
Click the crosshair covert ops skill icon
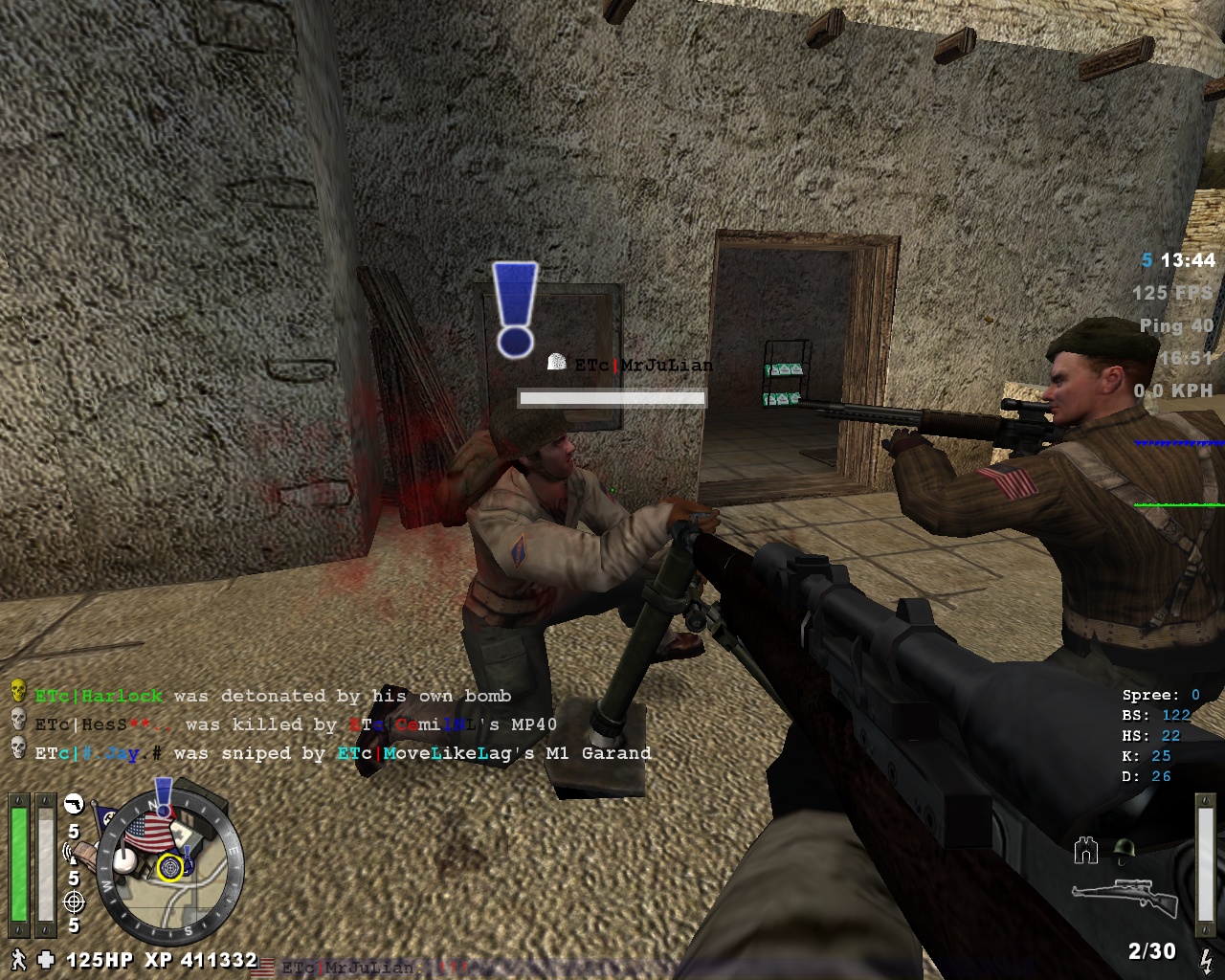(74, 902)
